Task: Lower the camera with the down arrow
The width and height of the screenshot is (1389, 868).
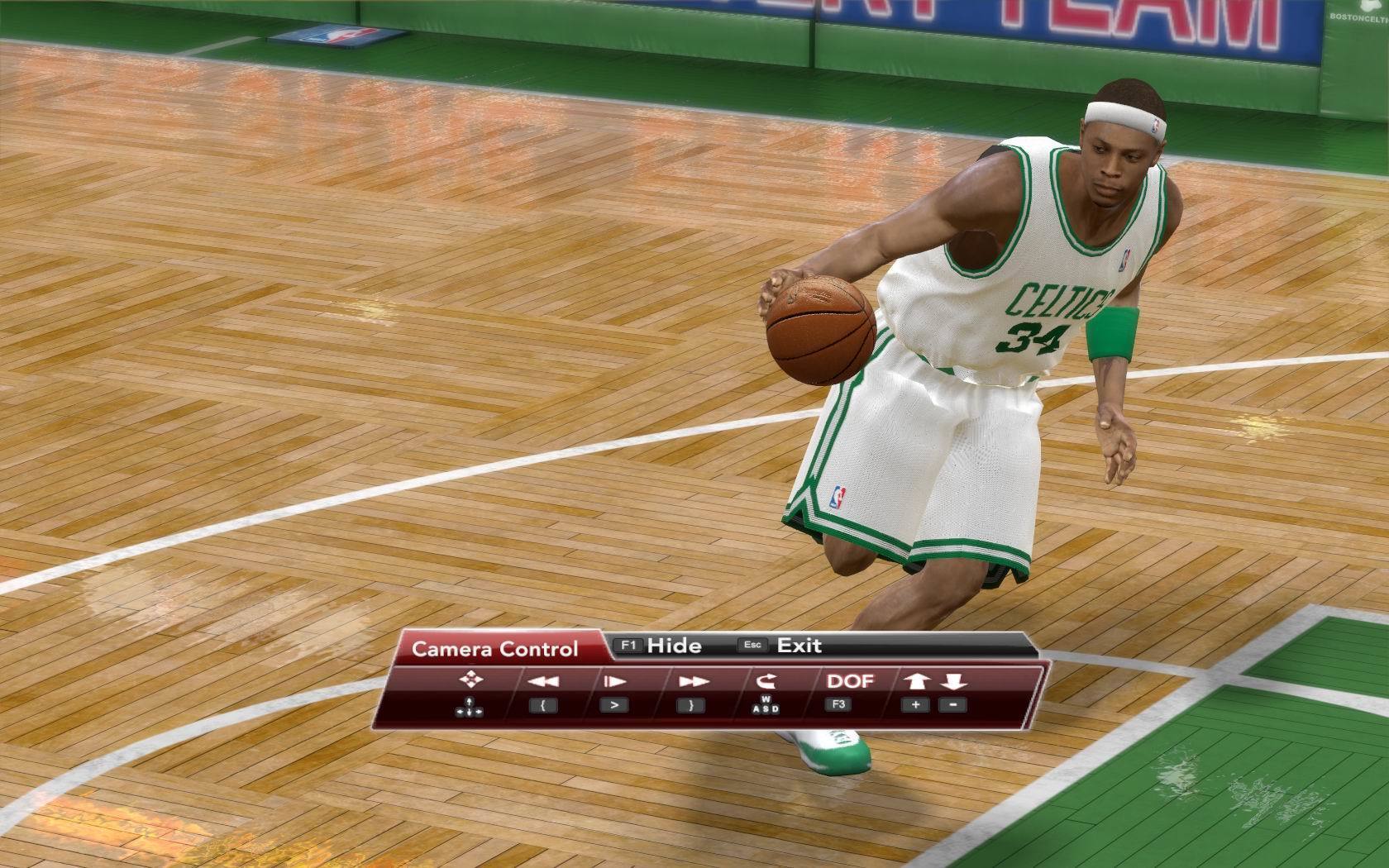Action: [x=953, y=682]
